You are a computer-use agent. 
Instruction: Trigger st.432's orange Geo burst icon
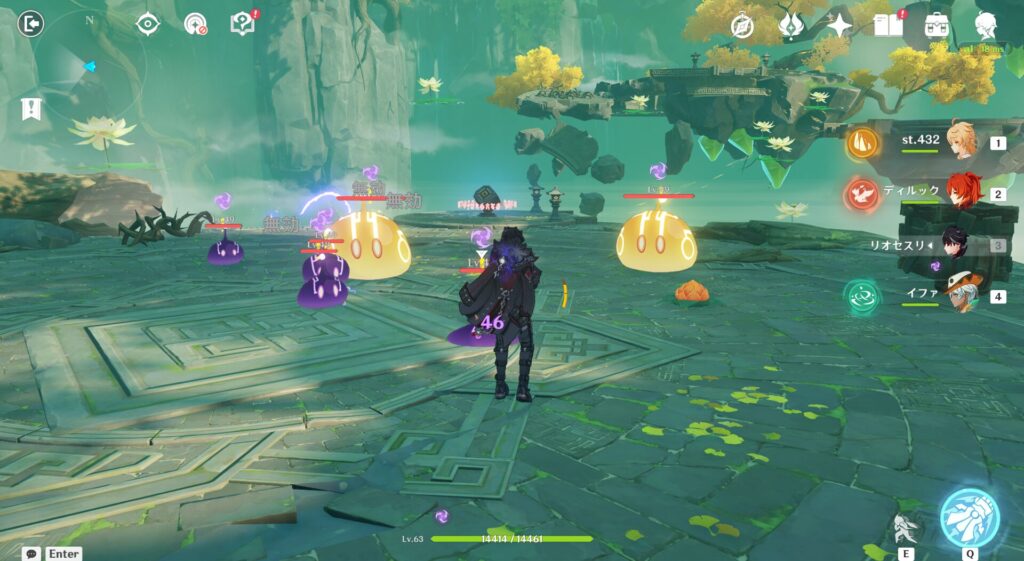(x=863, y=143)
